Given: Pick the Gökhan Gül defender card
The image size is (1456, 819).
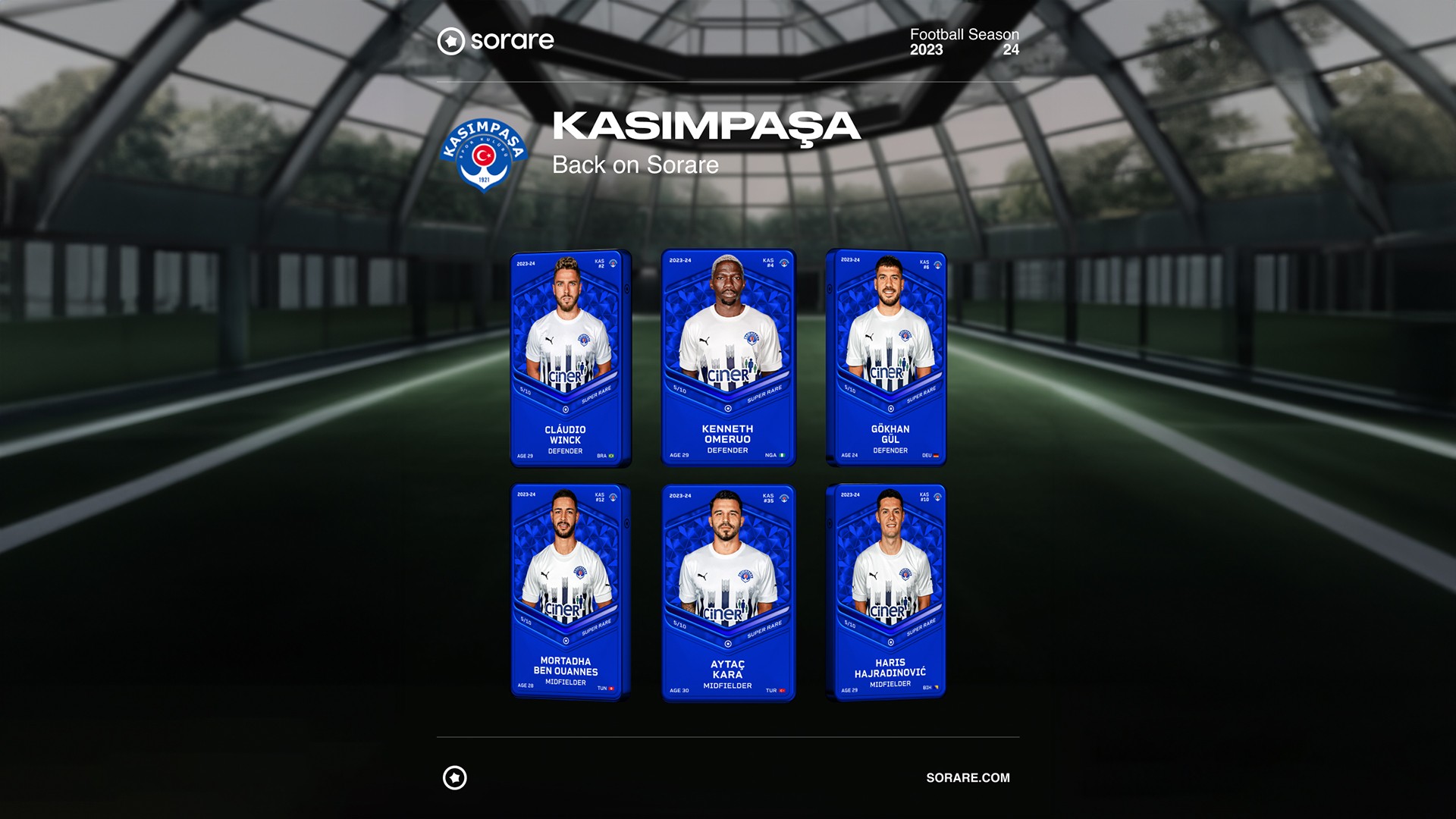Looking at the screenshot, I should tap(886, 358).
